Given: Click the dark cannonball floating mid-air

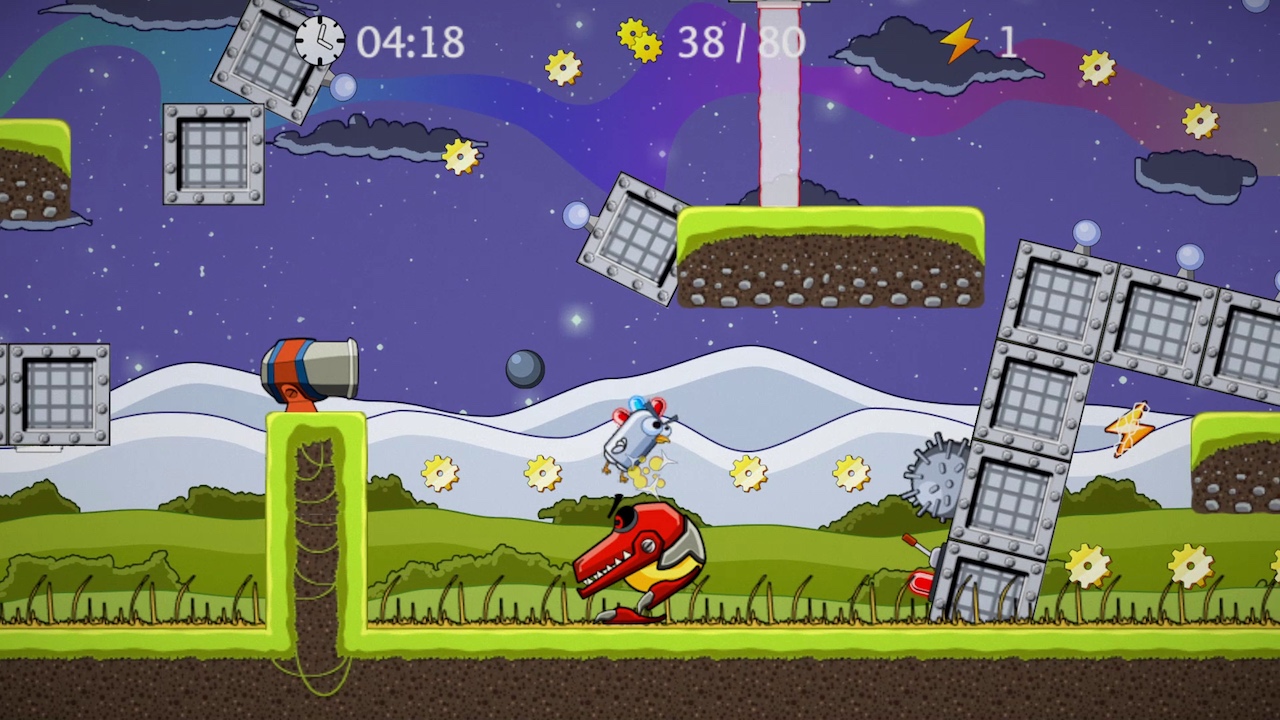Looking at the screenshot, I should click(523, 367).
